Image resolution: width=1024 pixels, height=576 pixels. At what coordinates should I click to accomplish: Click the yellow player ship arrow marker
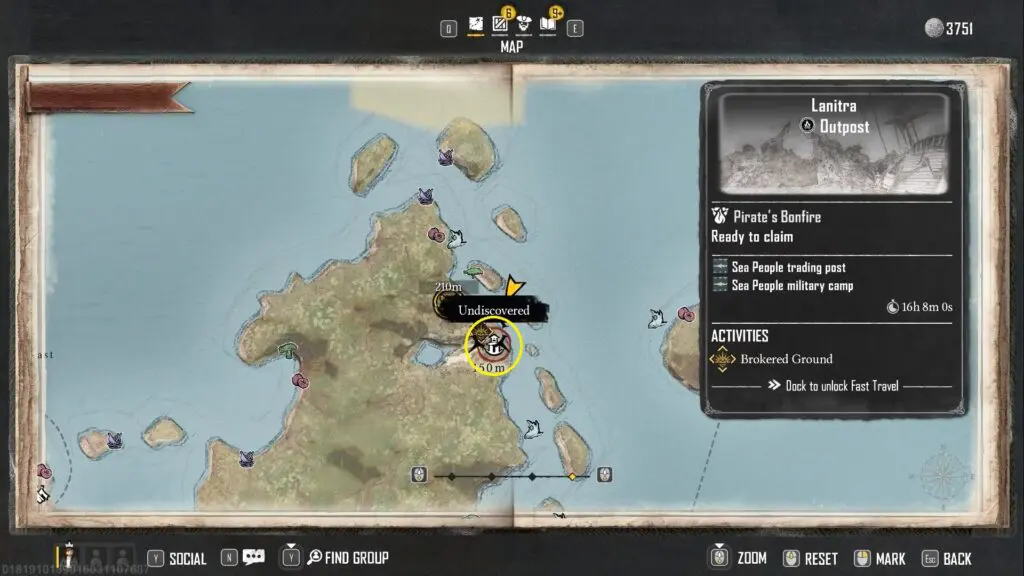click(x=515, y=288)
